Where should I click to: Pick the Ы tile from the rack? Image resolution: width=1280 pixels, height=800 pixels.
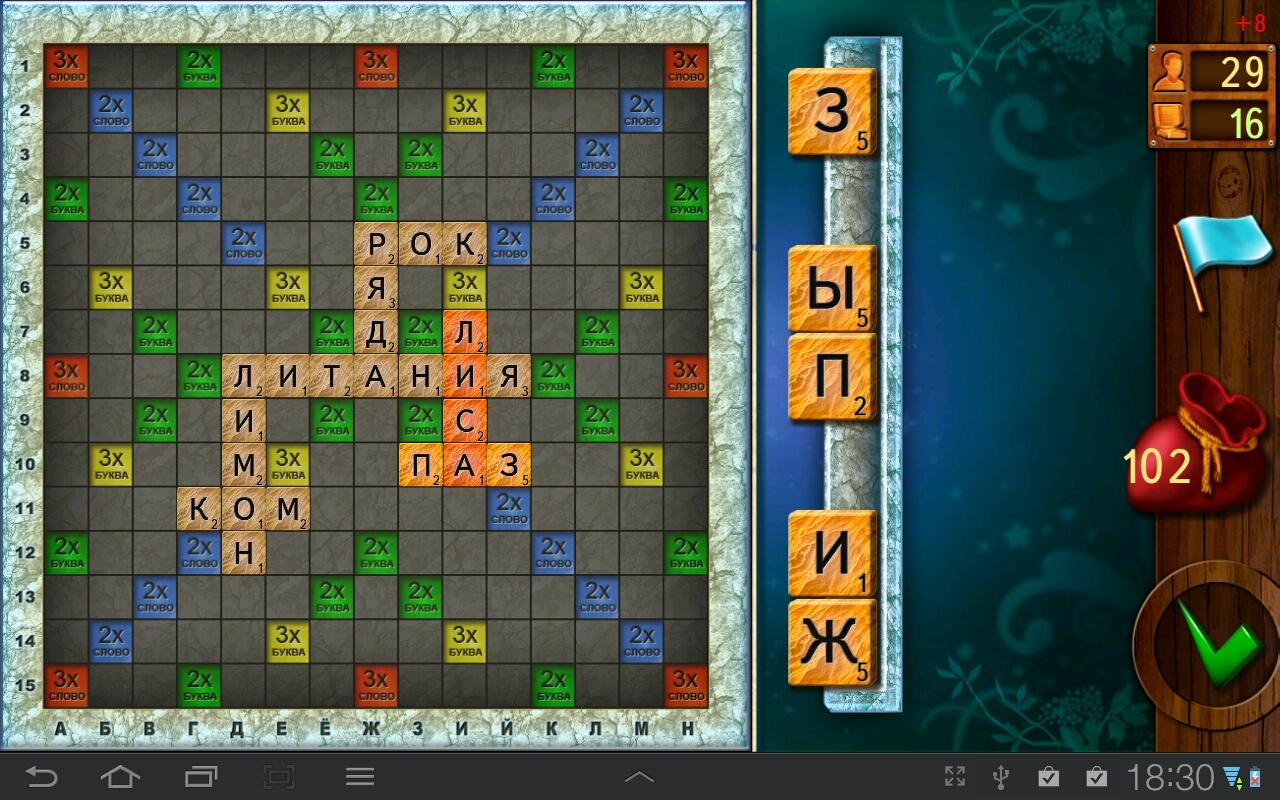coord(831,288)
